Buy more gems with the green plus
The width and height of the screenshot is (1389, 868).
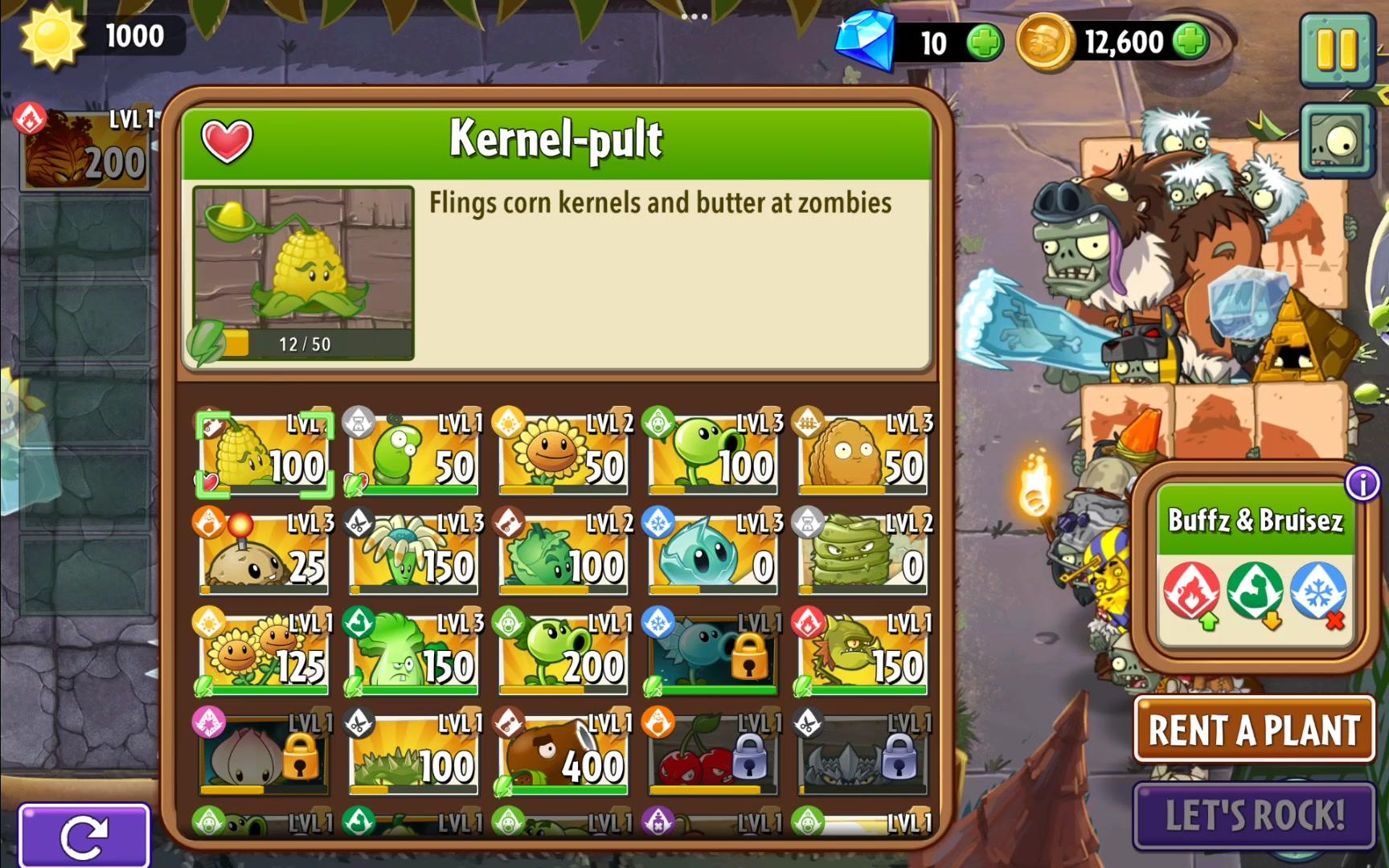[985, 42]
